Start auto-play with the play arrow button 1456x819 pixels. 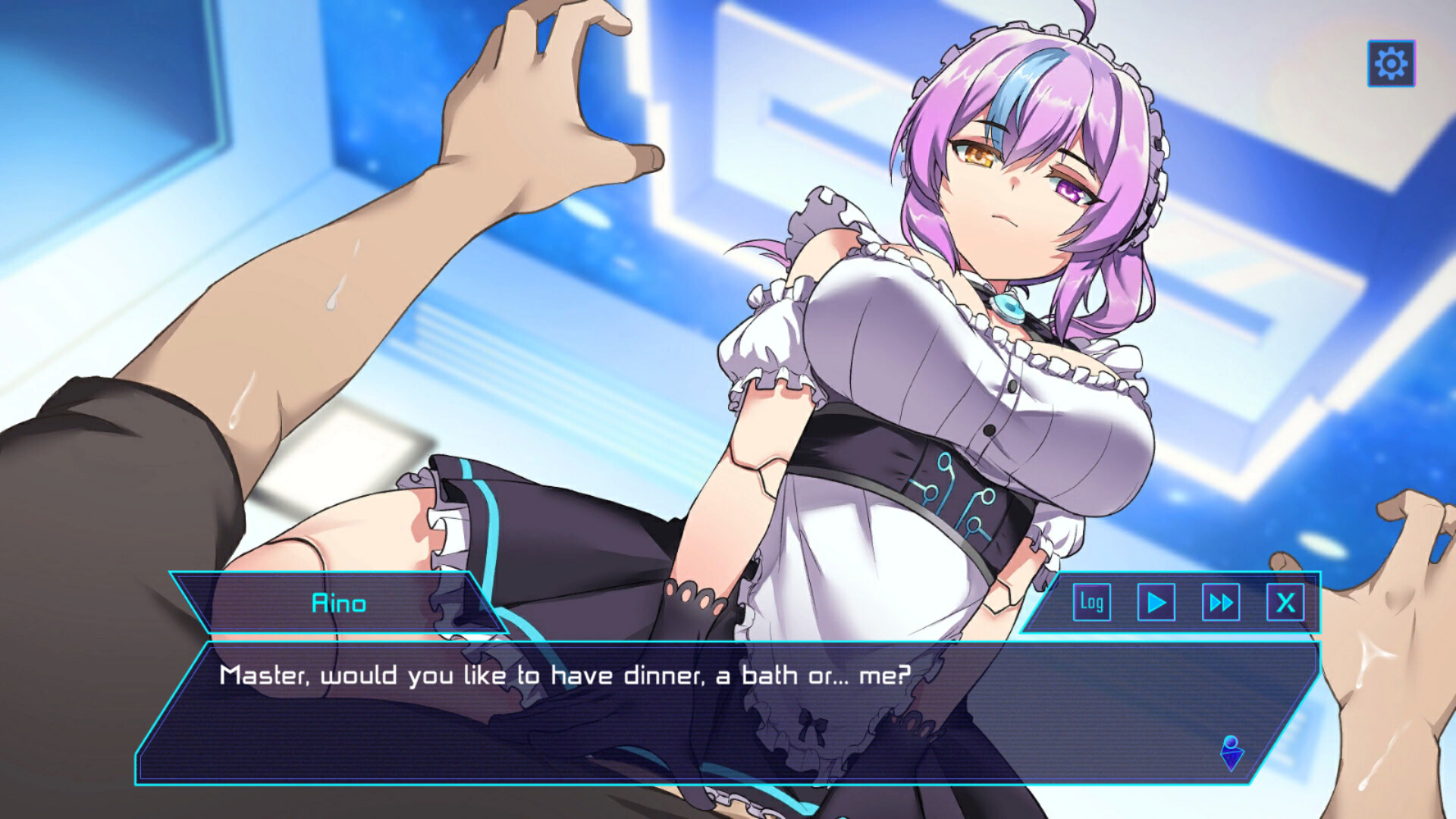pos(1156,603)
